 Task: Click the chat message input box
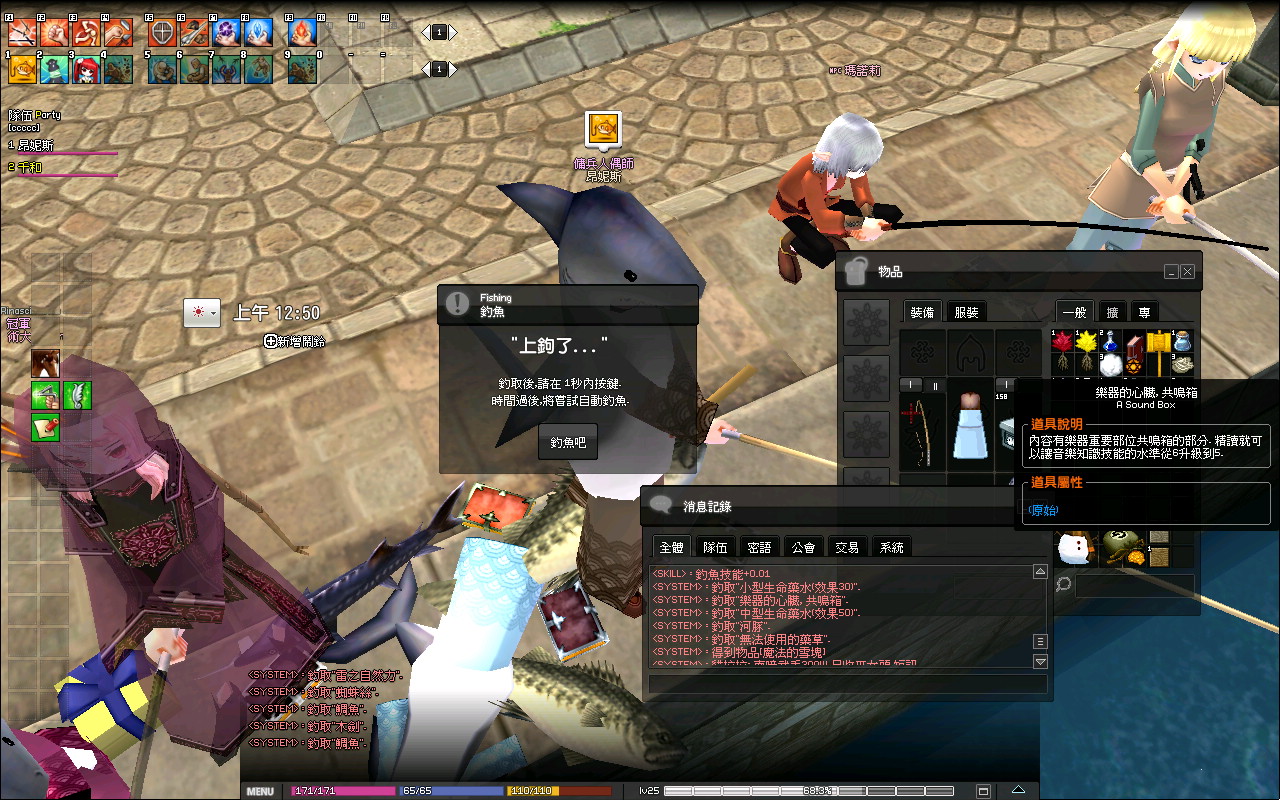click(847, 684)
